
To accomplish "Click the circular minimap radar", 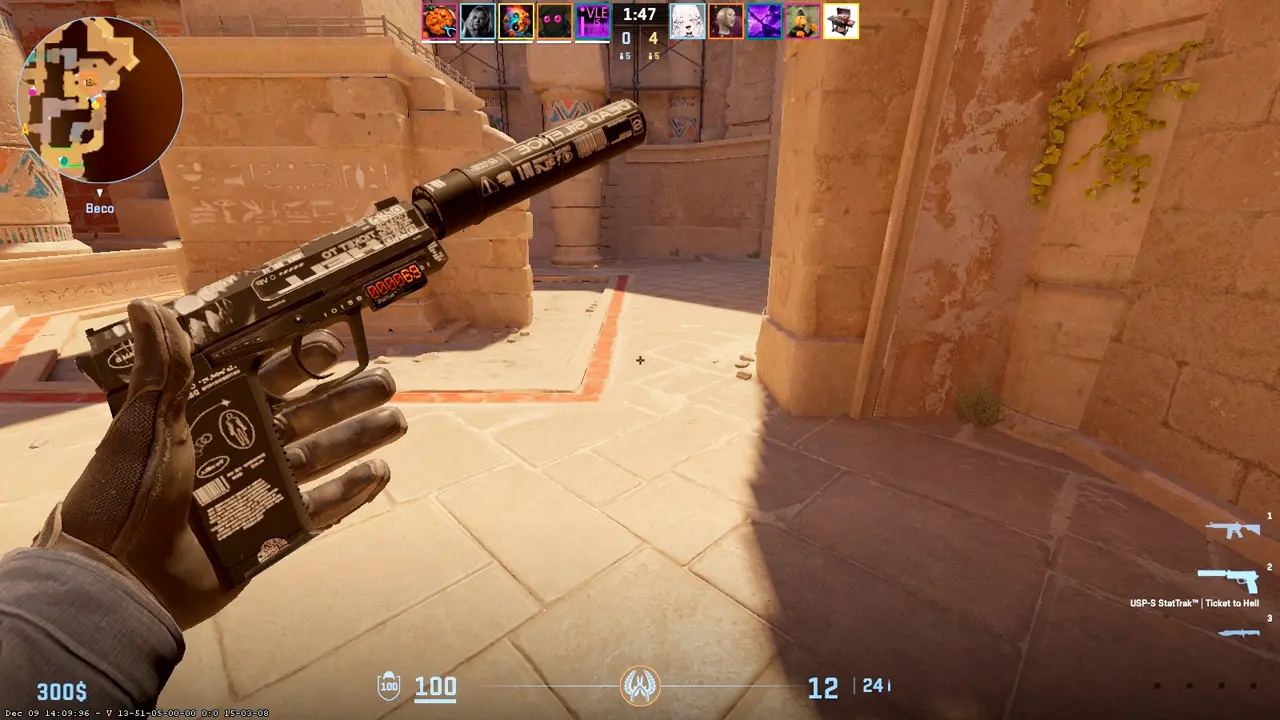I will point(100,100).
